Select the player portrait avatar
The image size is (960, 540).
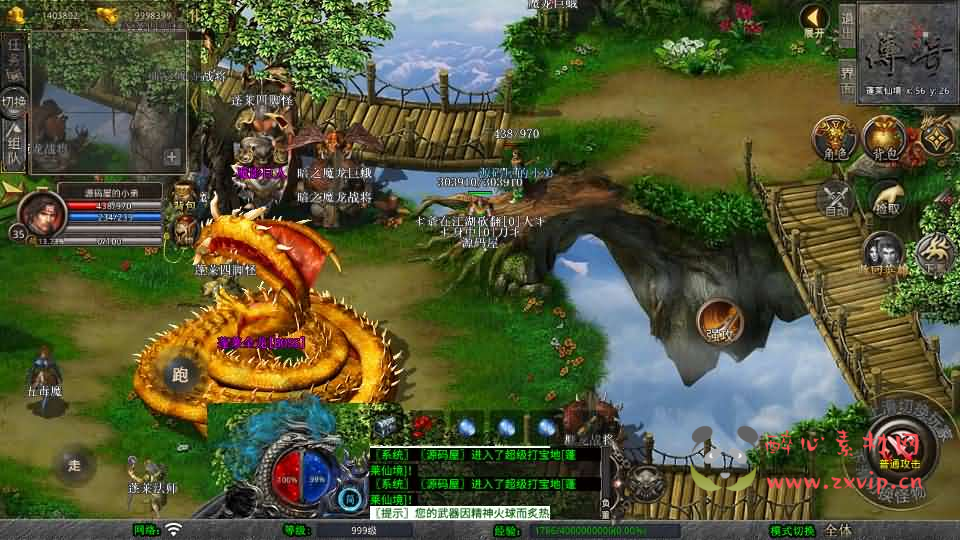[39, 211]
